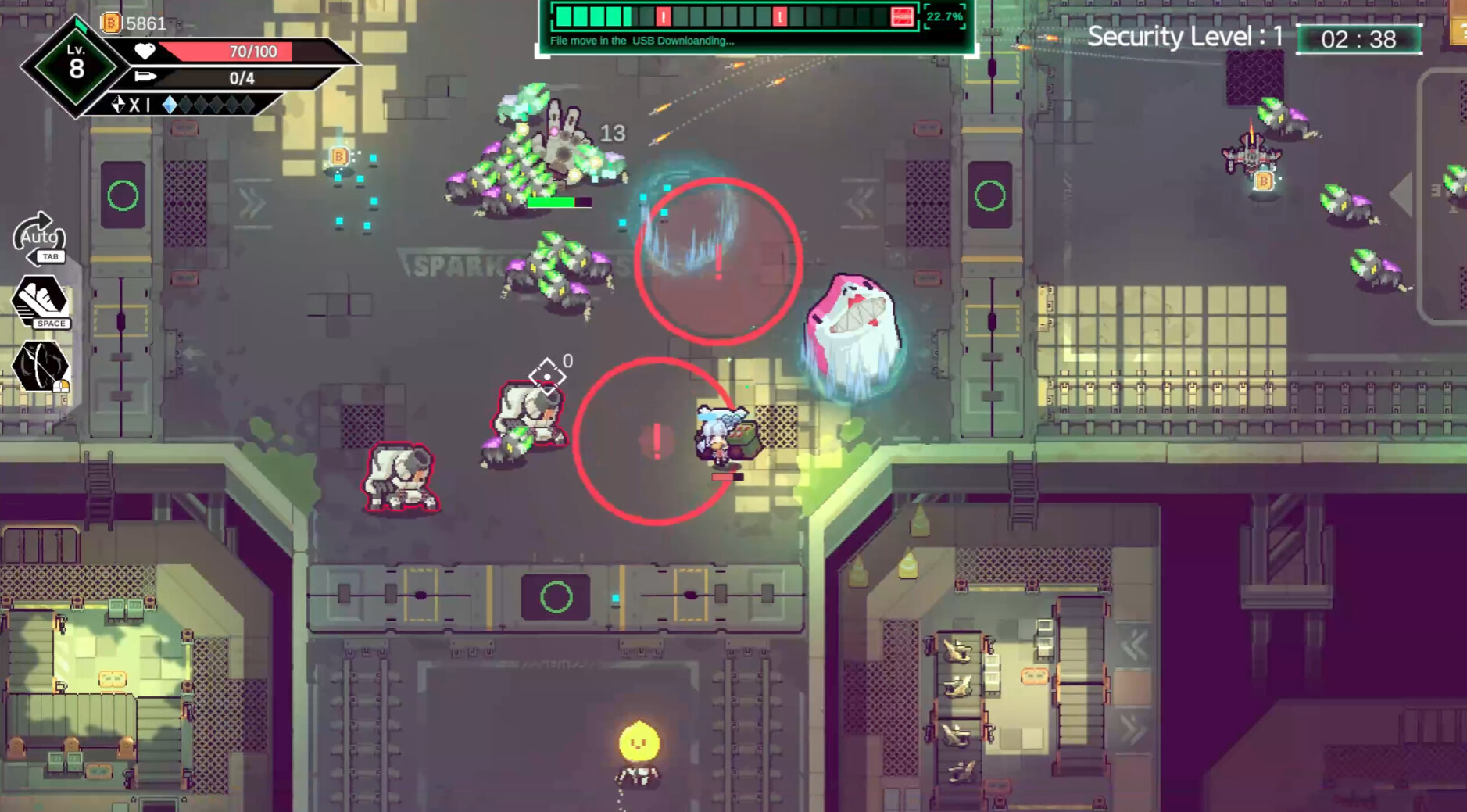Screen dimensions: 1467x812
Task: Click the HACKED marker on the download bar
Action: tap(903, 16)
